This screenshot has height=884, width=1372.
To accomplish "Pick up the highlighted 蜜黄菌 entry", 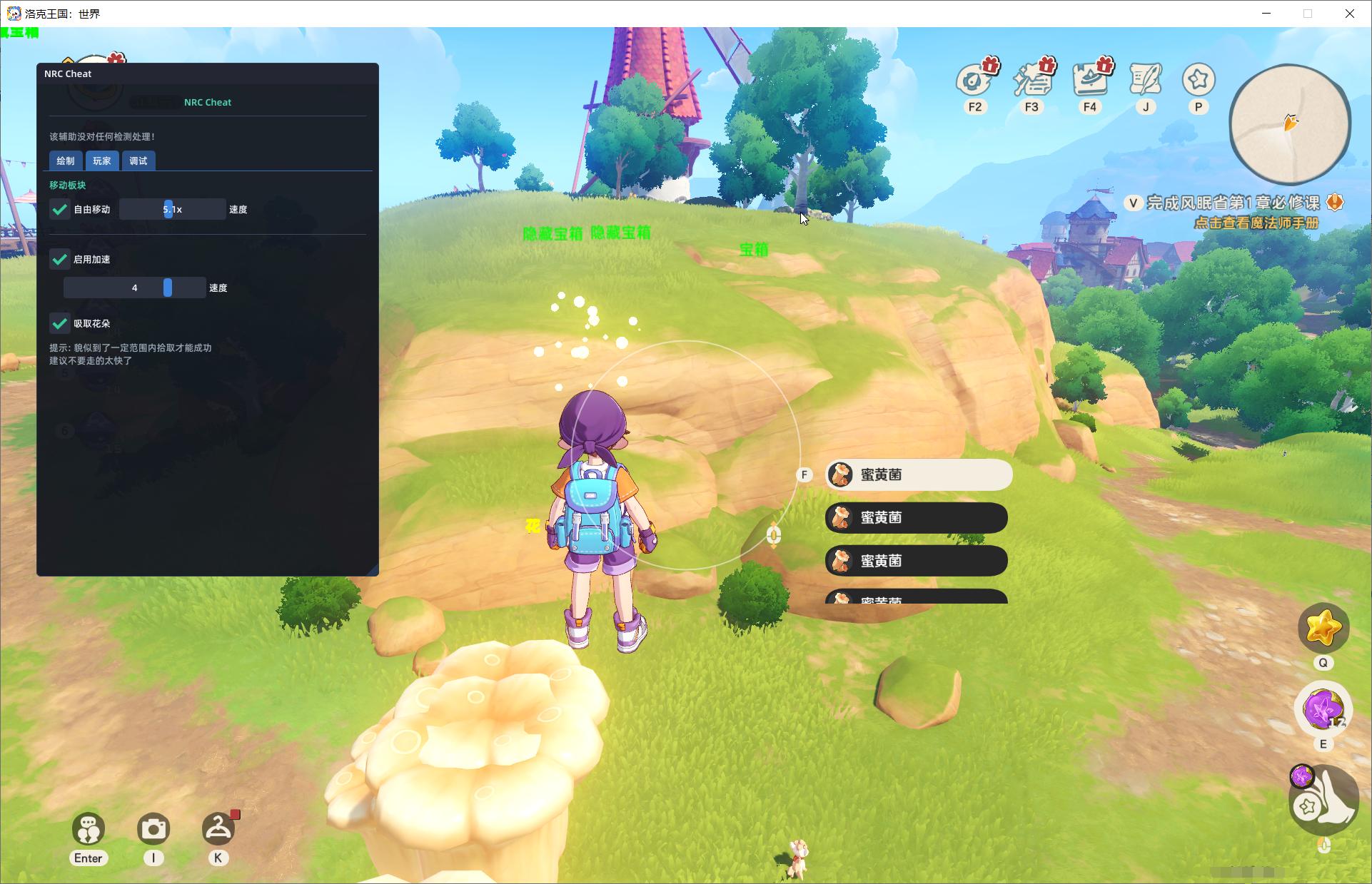I will pyautogui.click(x=918, y=474).
